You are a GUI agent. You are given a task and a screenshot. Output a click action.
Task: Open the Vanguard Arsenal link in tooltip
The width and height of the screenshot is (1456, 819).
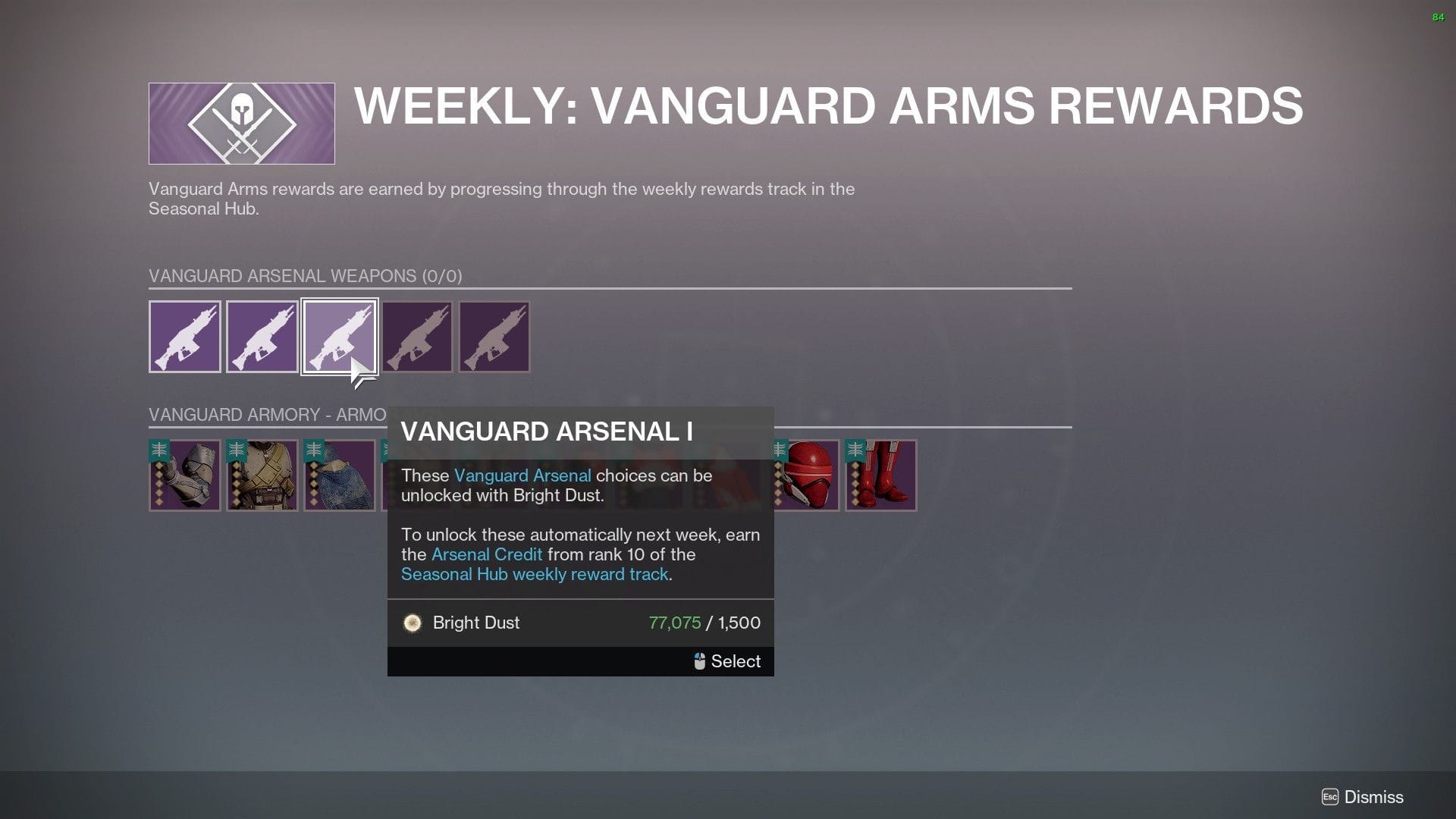pyautogui.click(x=522, y=475)
